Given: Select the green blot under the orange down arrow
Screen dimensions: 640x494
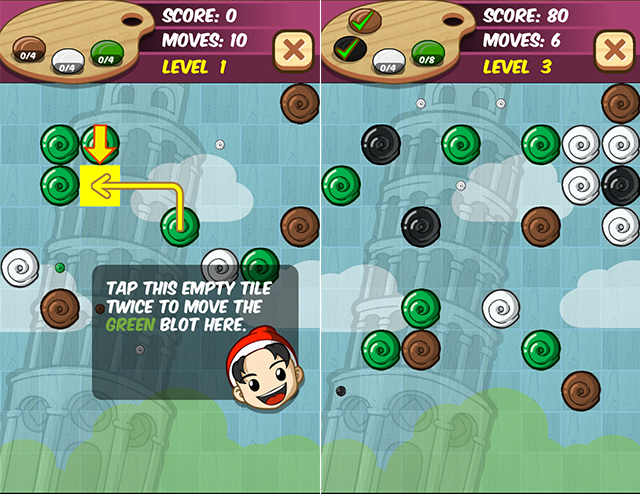Looking at the screenshot, I should click(100, 144).
